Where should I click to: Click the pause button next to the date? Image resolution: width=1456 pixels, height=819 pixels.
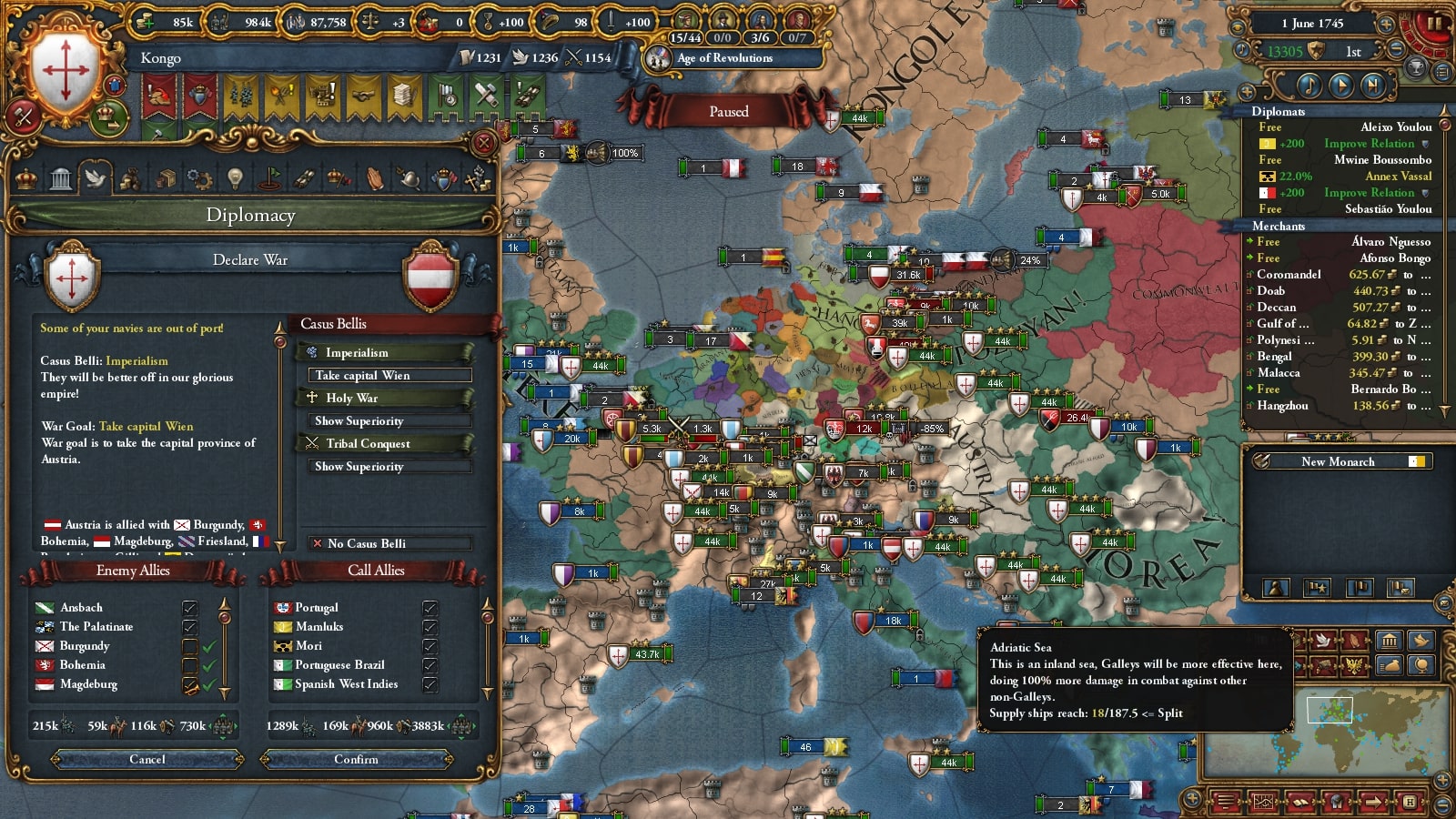[1434, 23]
